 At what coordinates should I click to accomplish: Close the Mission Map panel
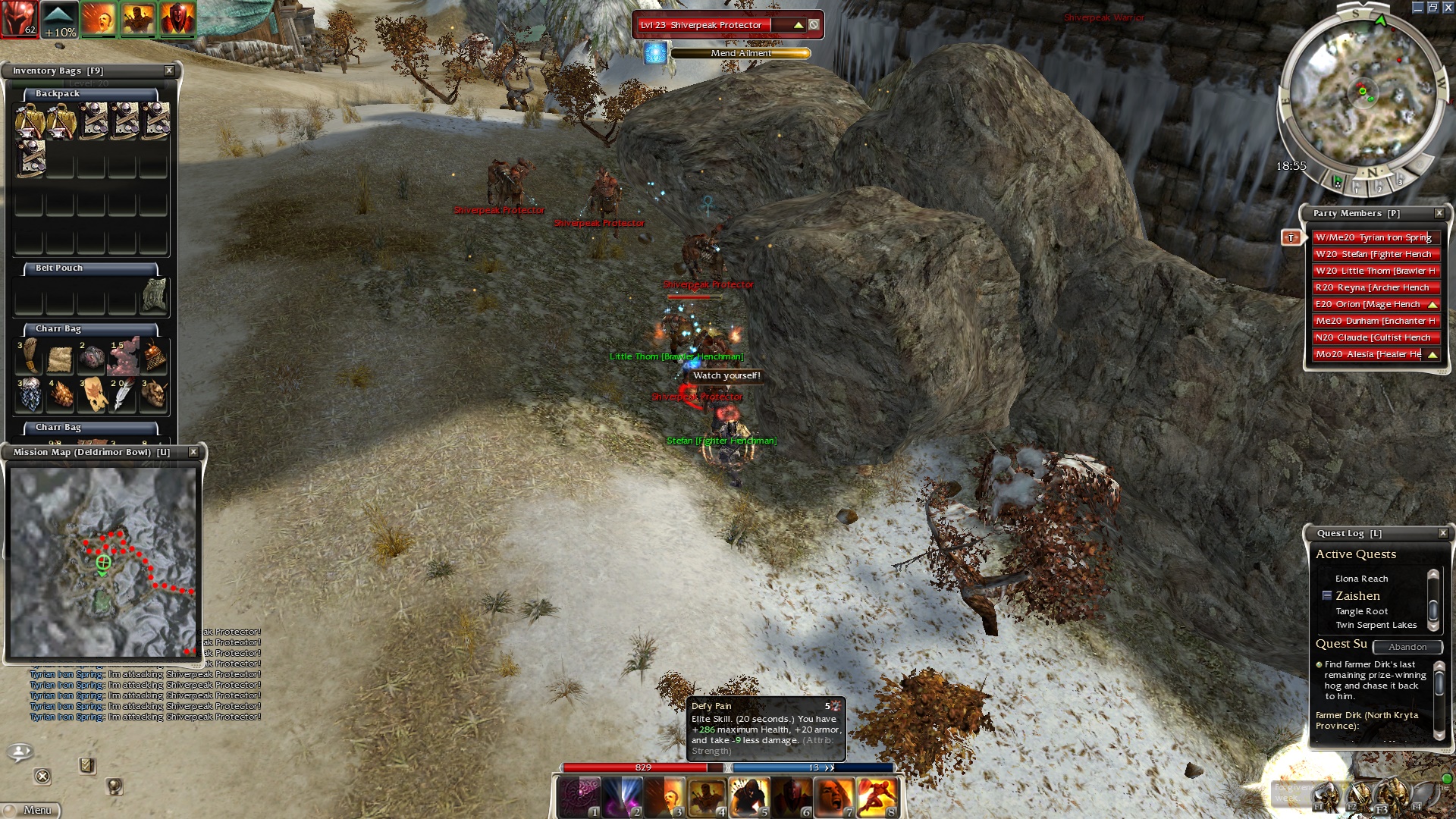[193, 452]
